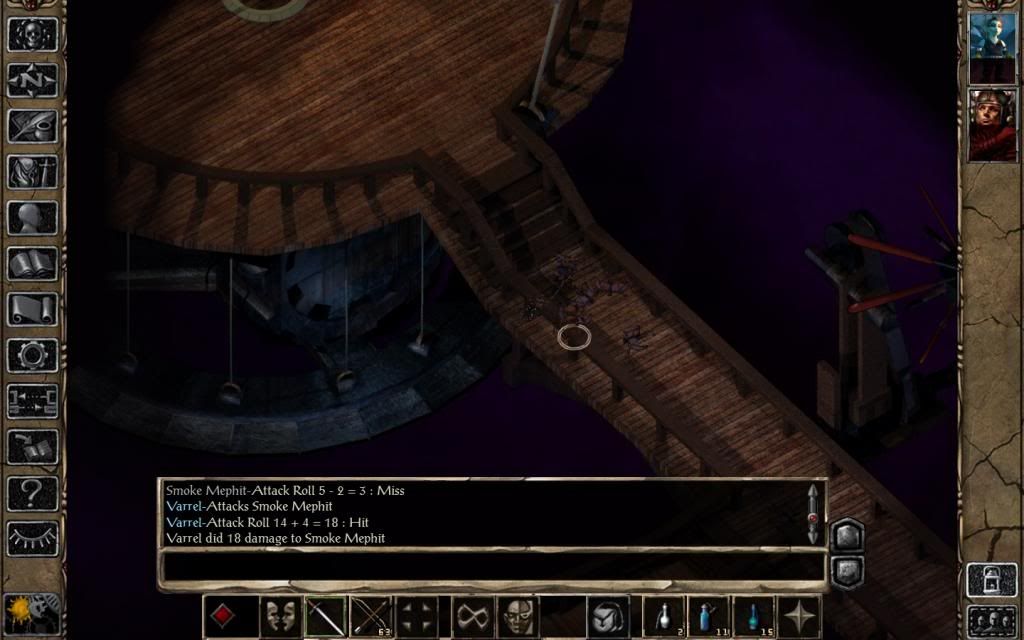Select the top character portrait
Screen dimensions: 1024x640
992,46
